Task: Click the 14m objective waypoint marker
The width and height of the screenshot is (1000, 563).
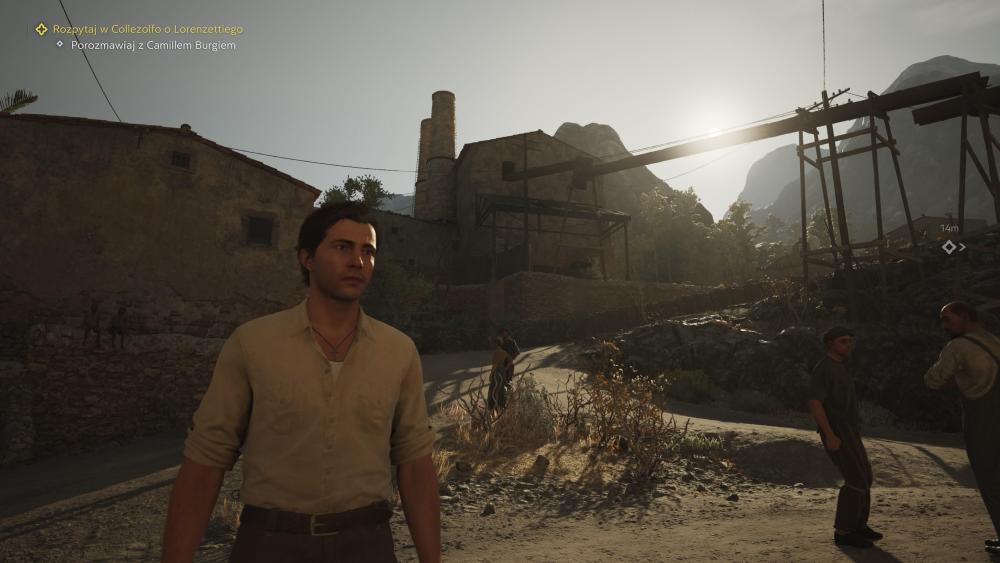Action: (x=949, y=246)
